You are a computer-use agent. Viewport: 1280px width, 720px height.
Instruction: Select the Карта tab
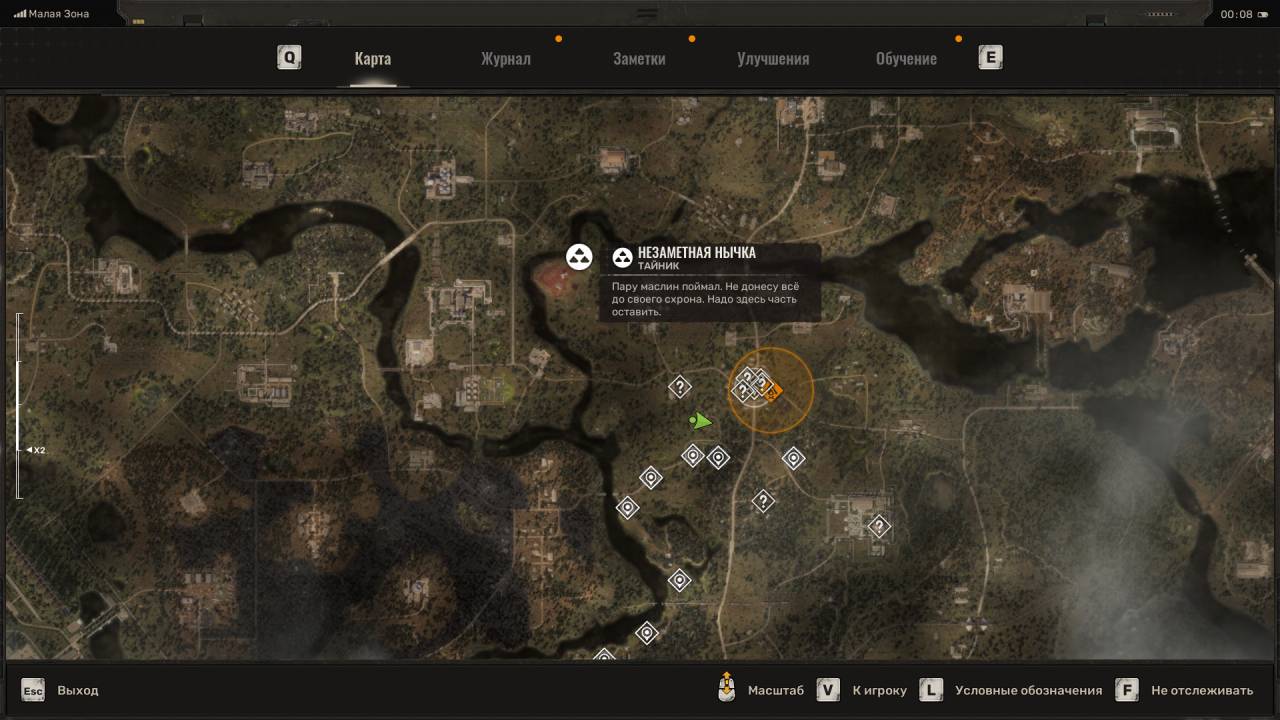pyautogui.click(x=372, y=59)
